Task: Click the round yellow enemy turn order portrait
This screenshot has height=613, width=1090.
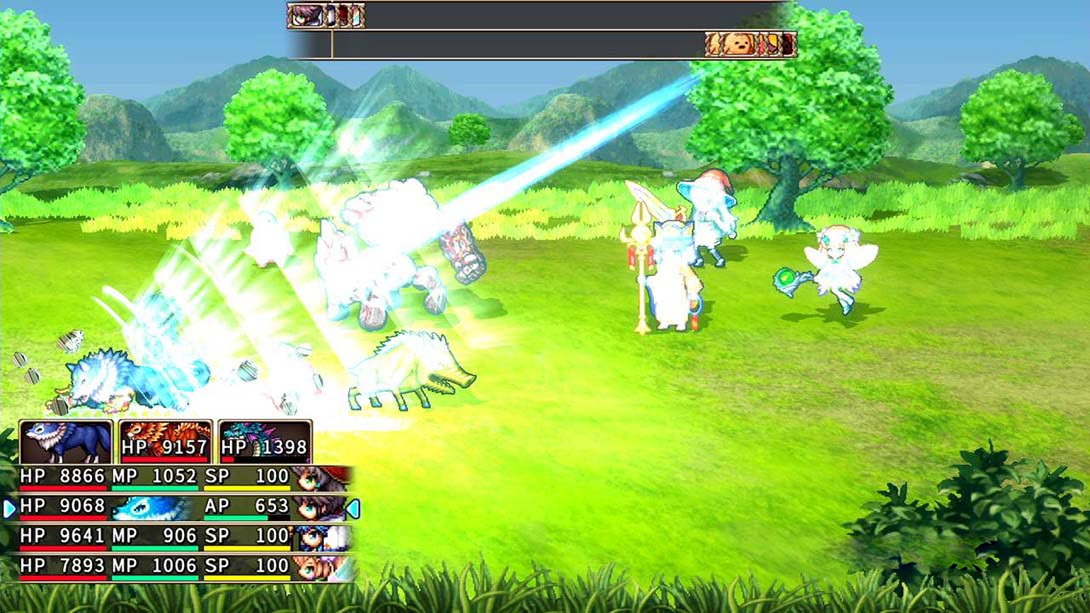Action: [x=738, y=44]
